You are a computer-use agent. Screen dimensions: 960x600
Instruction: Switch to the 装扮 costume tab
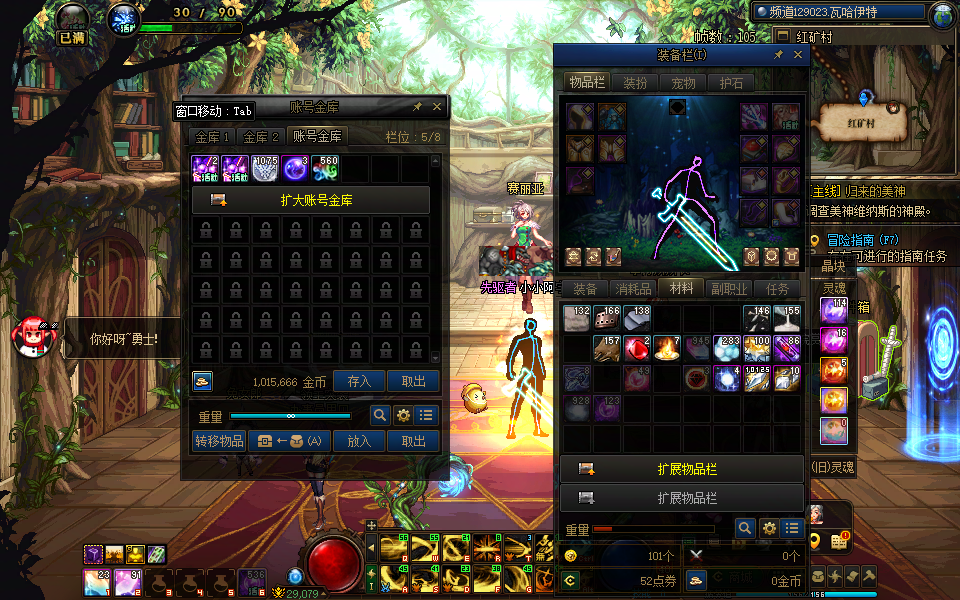click(635, 83)
